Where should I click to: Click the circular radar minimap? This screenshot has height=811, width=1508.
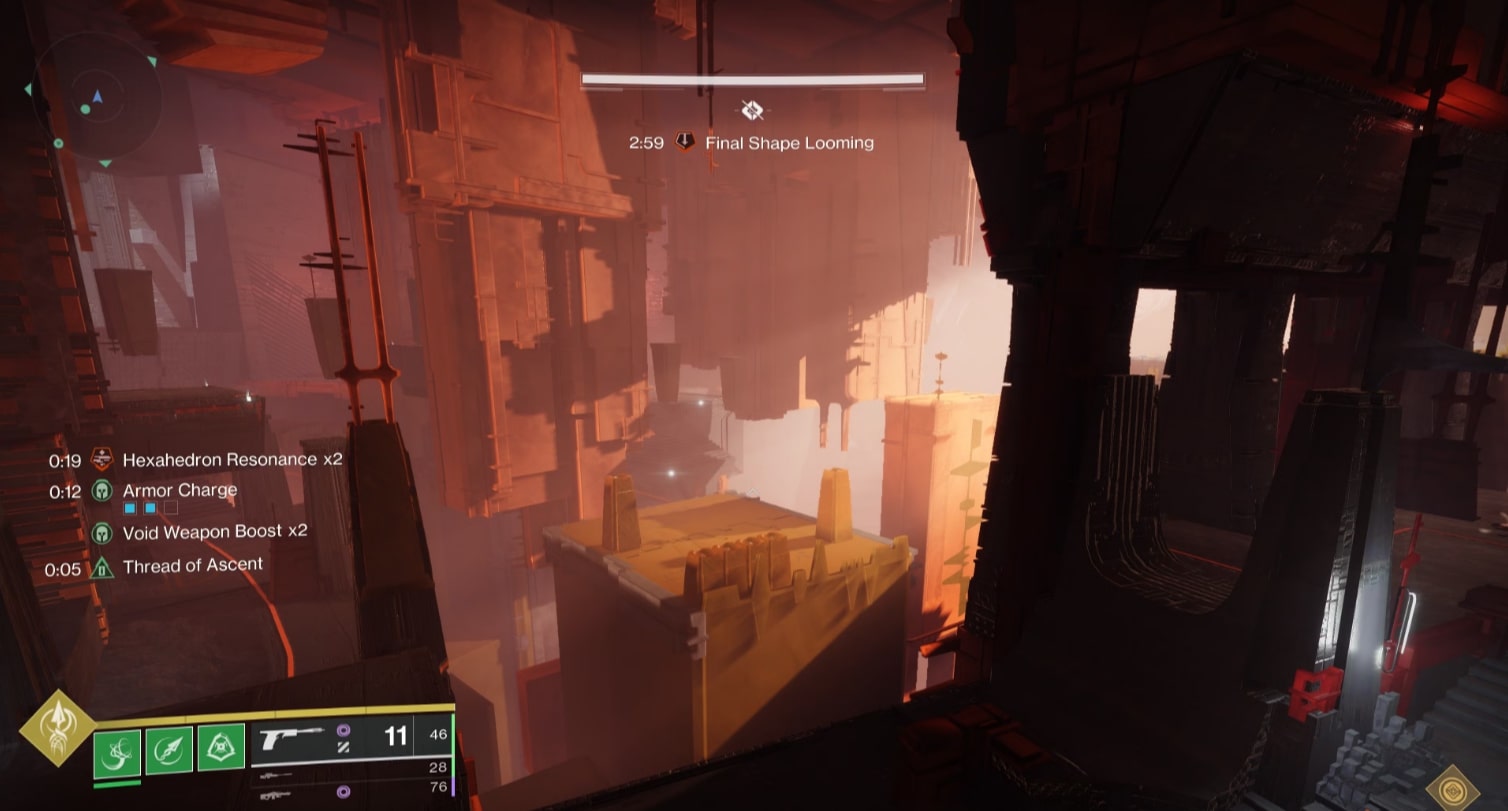[x=97, y=99]
